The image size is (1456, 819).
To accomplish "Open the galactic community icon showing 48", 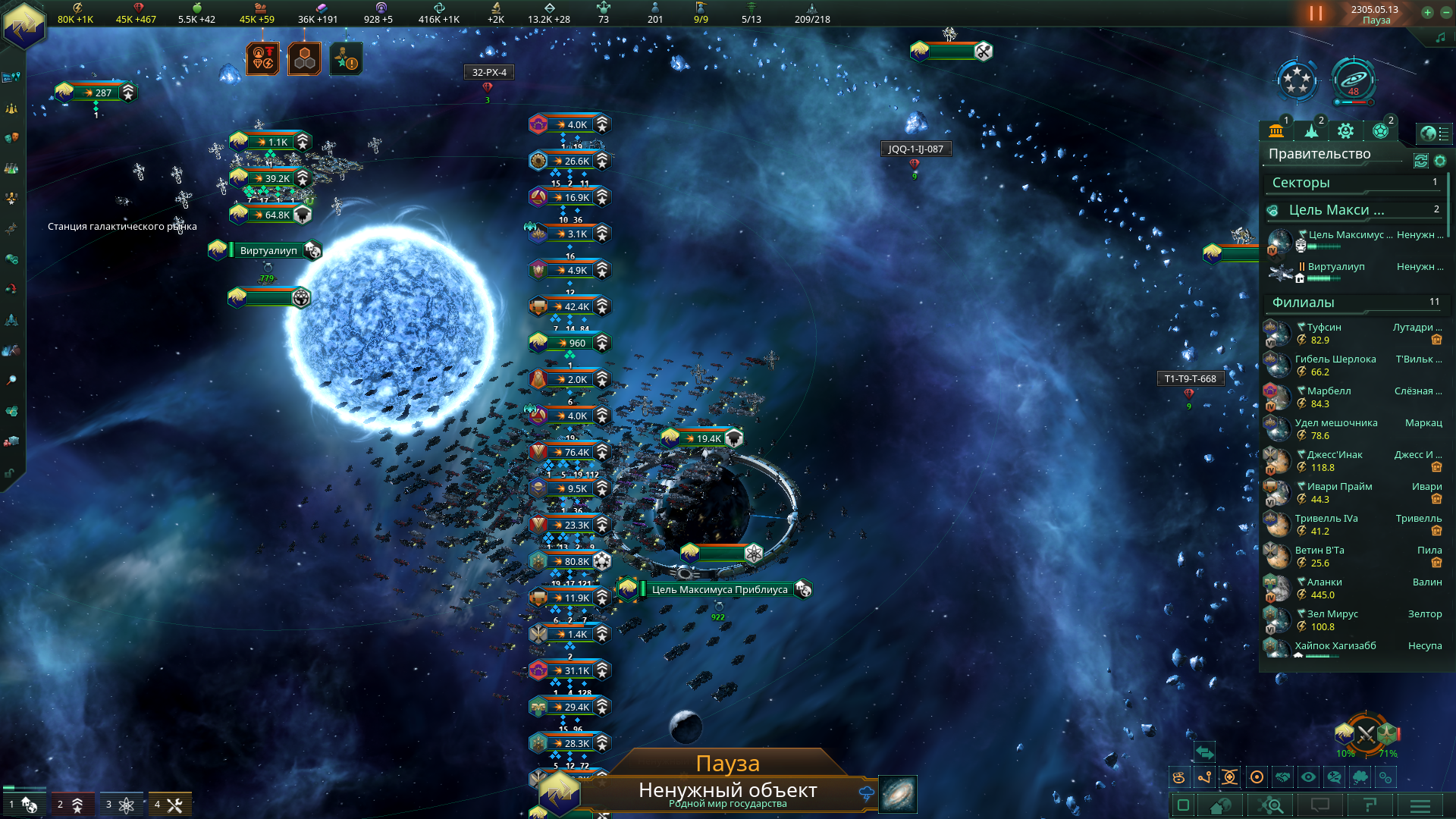I will [1354, 80].
